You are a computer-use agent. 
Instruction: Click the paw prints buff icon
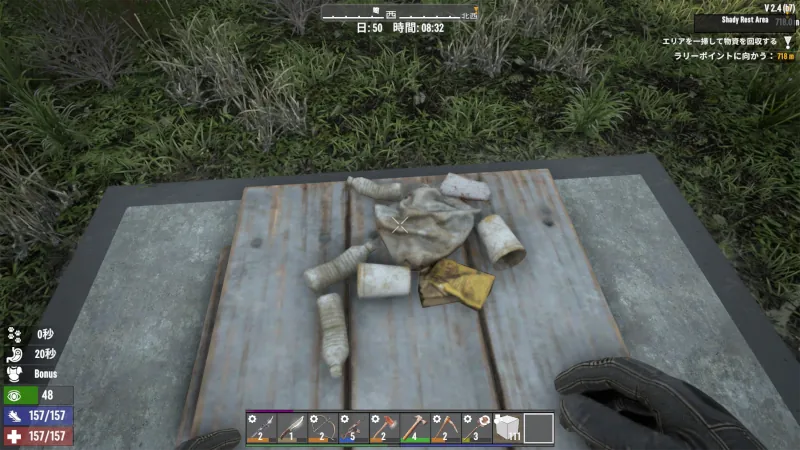click(x=14, y=334)
